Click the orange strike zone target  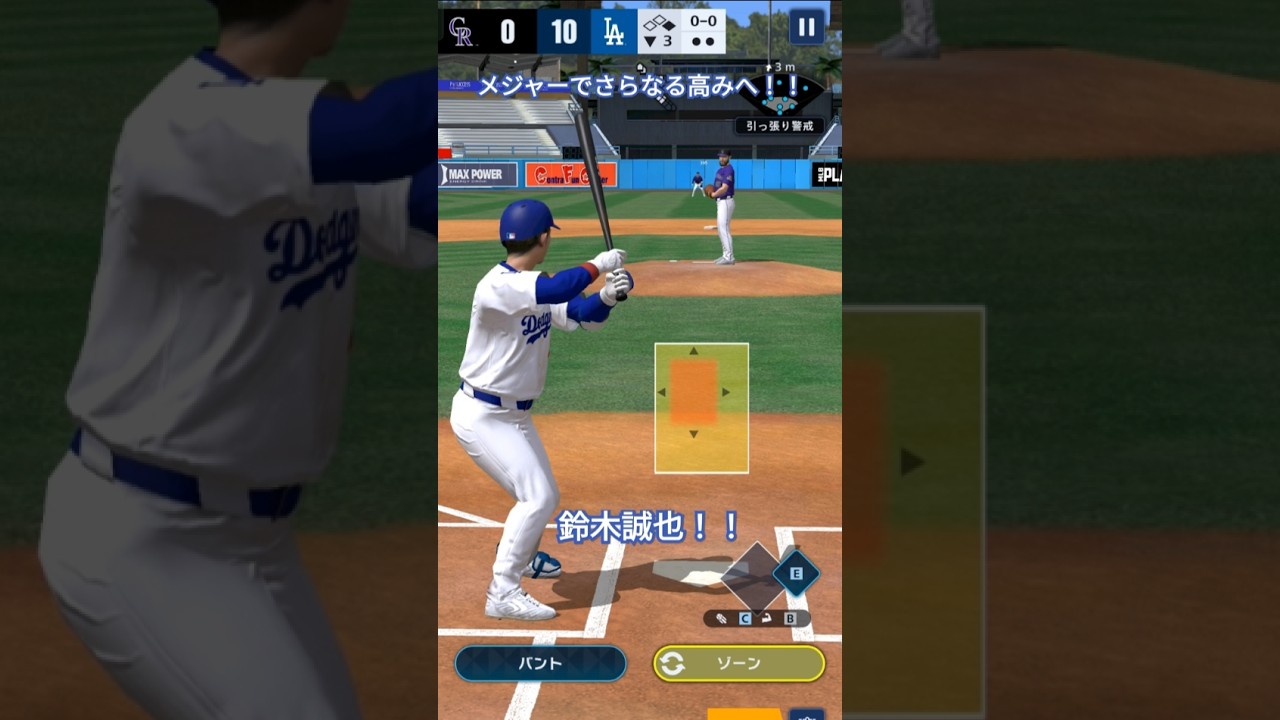tap(694, 392)
